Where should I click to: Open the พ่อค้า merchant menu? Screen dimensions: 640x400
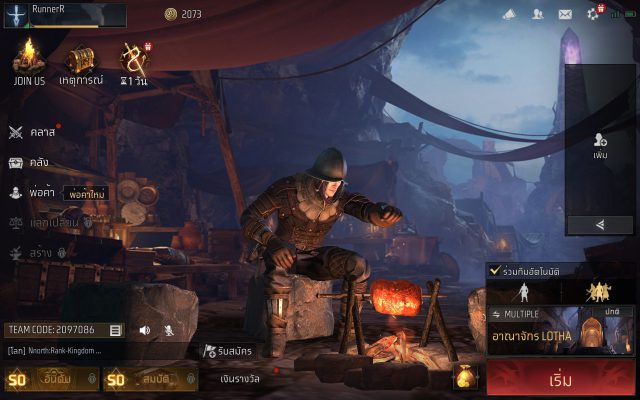coord(32,193)
